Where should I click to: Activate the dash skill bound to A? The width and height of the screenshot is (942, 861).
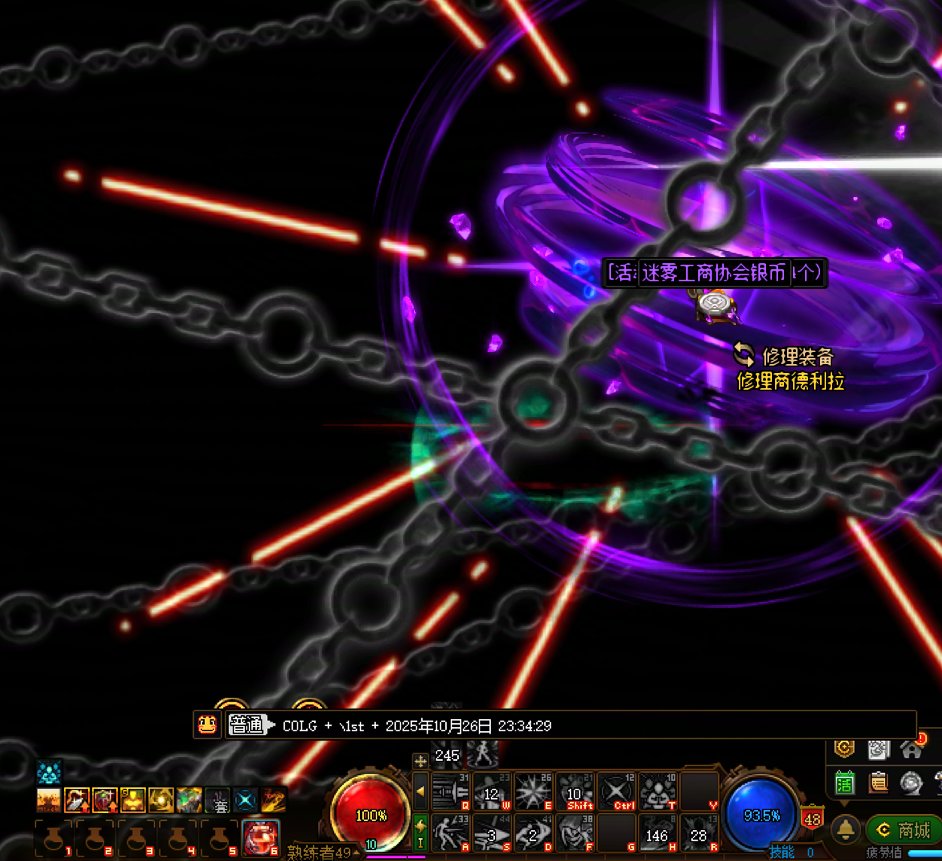tap(451, 833)
